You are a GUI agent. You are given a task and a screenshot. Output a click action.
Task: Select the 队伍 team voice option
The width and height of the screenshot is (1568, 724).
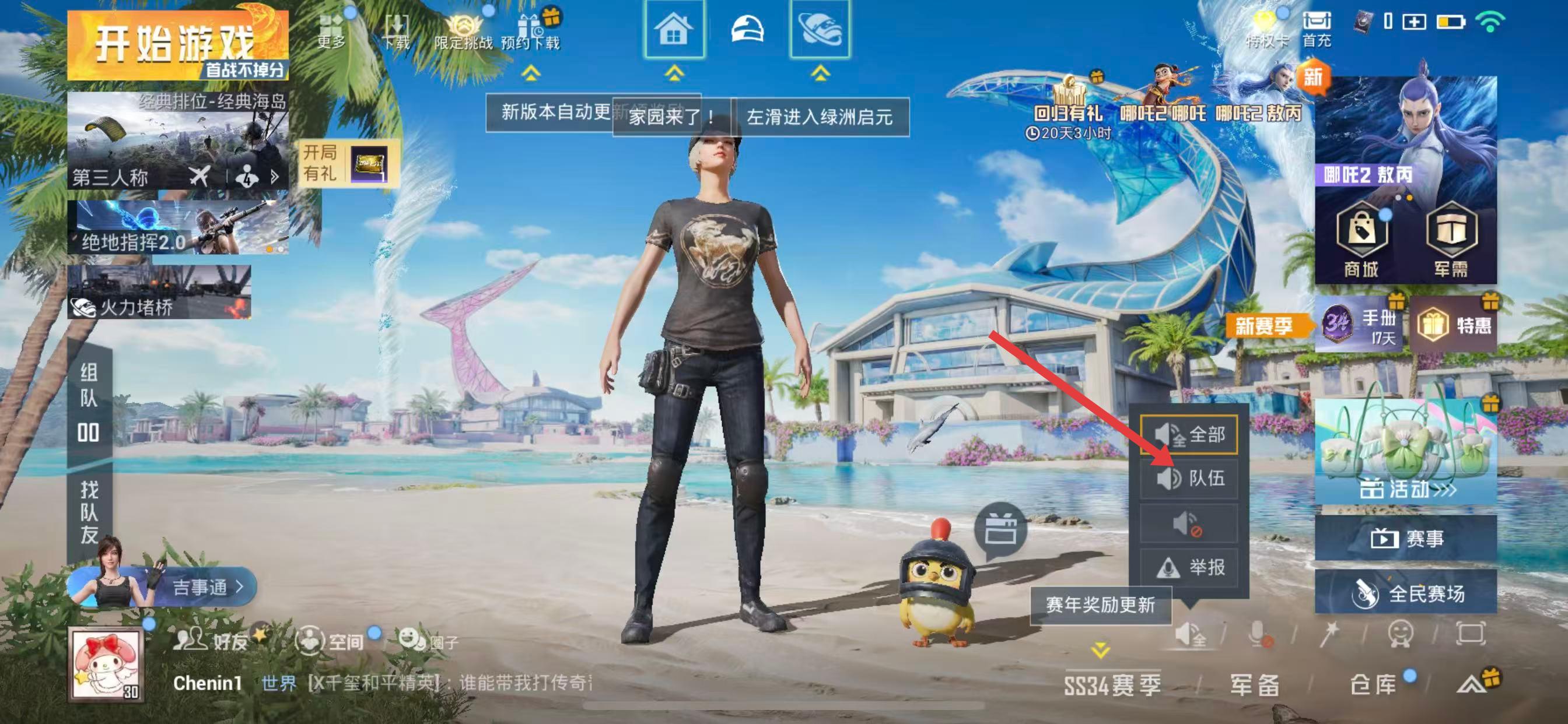[1189, 478]
